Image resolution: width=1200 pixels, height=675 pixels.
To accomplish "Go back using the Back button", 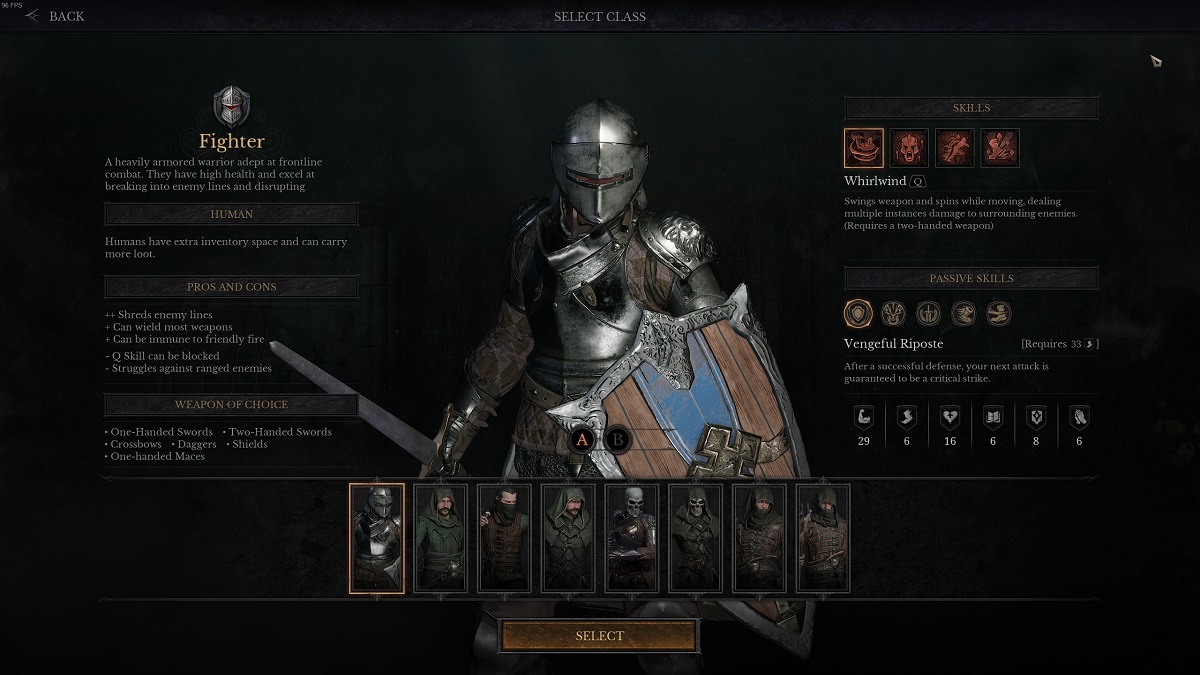I will (x=56, y=16).
